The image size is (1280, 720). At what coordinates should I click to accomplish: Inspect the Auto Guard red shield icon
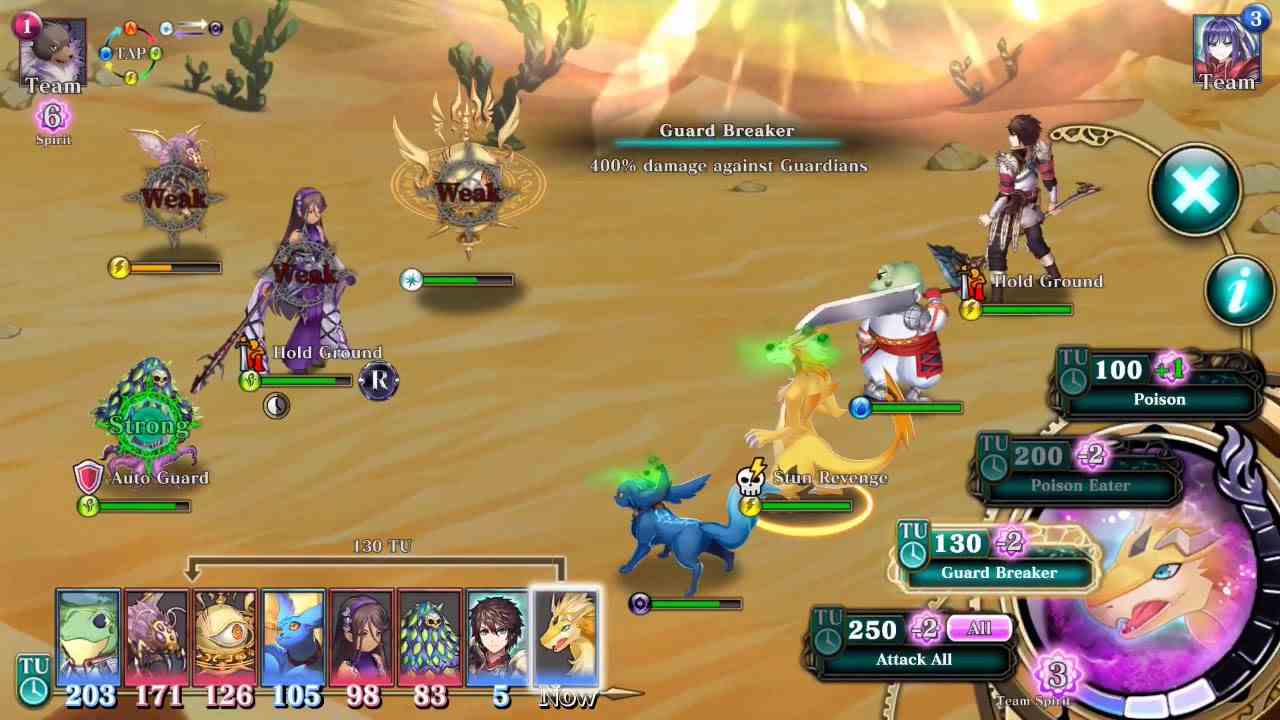coord(90,478)
